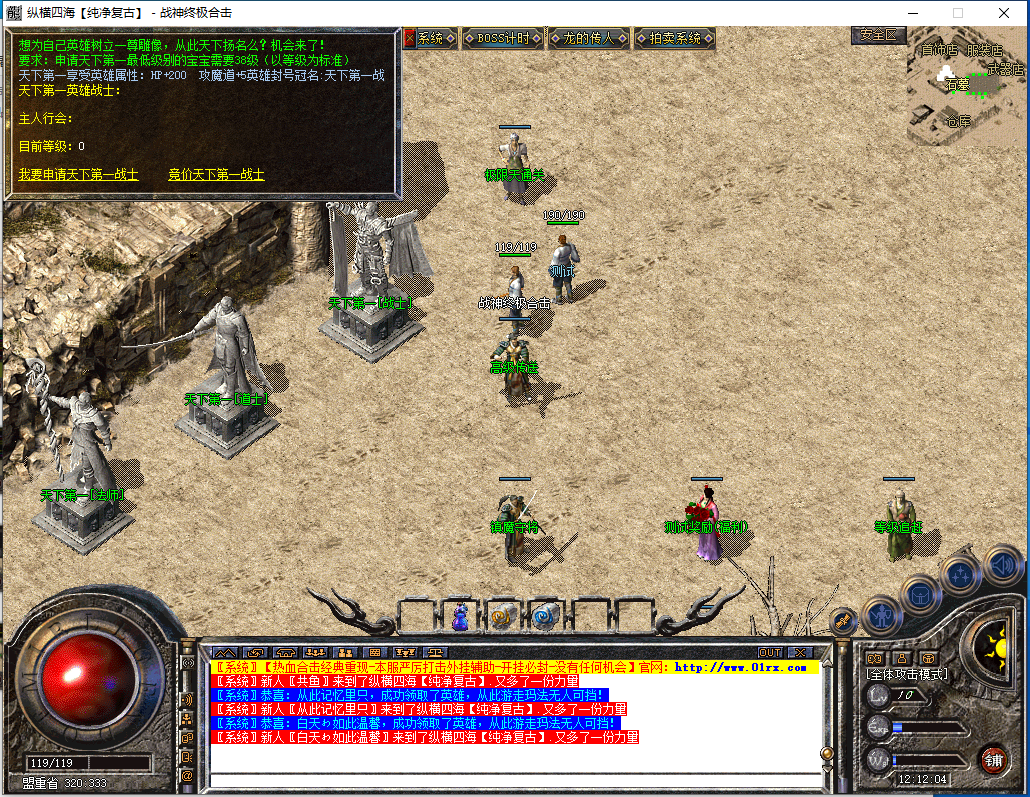Use the blue potion in the belt

coord(461,617)
